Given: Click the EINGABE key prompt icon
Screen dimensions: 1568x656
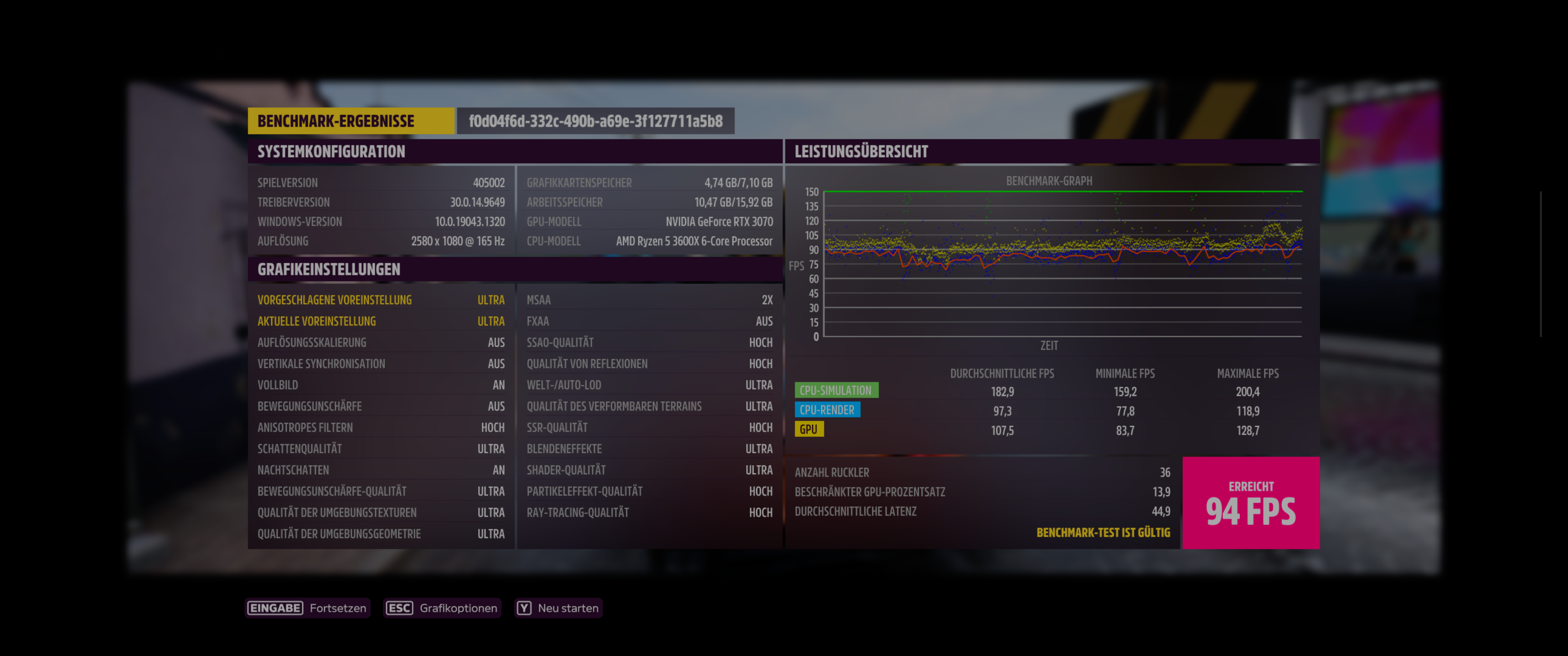Looking at the screenshot, I should coord(276,607).
